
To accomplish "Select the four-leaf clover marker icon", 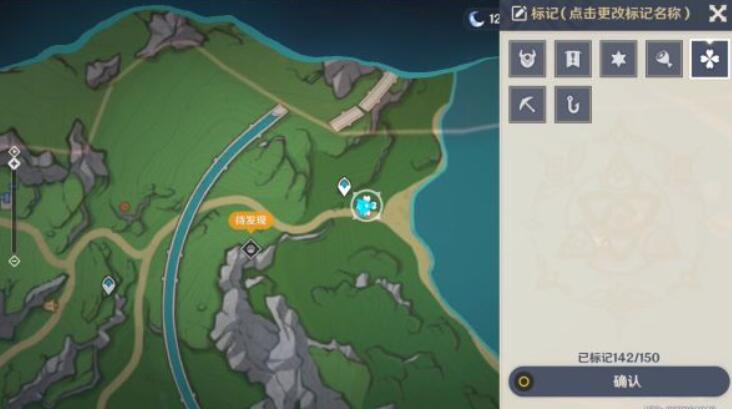I will pos(710,59).
